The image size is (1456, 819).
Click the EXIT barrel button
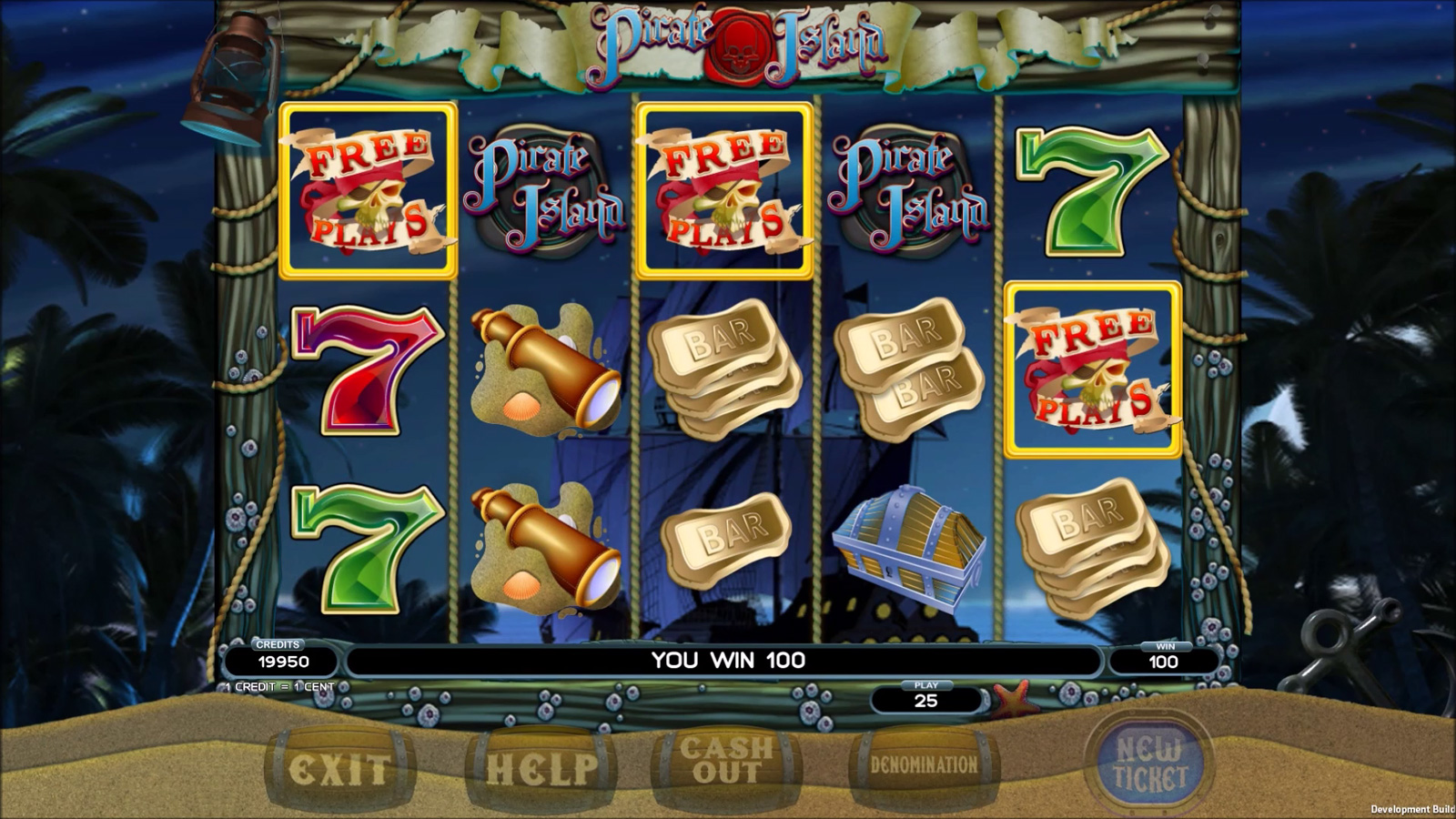(339, 770)
